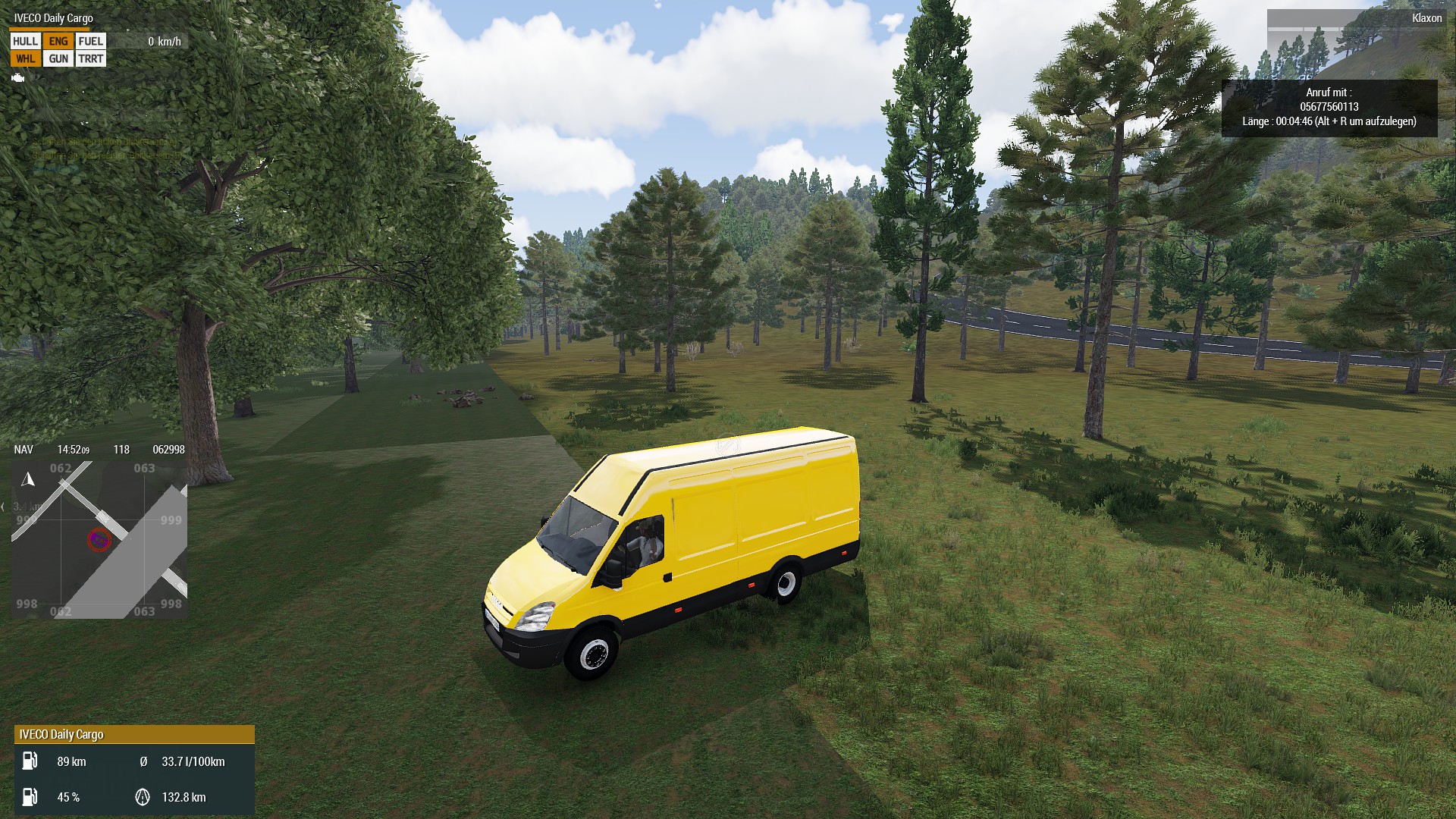
Task: Click the orange WHL wheel indicator
Action: tap(25, 58)
